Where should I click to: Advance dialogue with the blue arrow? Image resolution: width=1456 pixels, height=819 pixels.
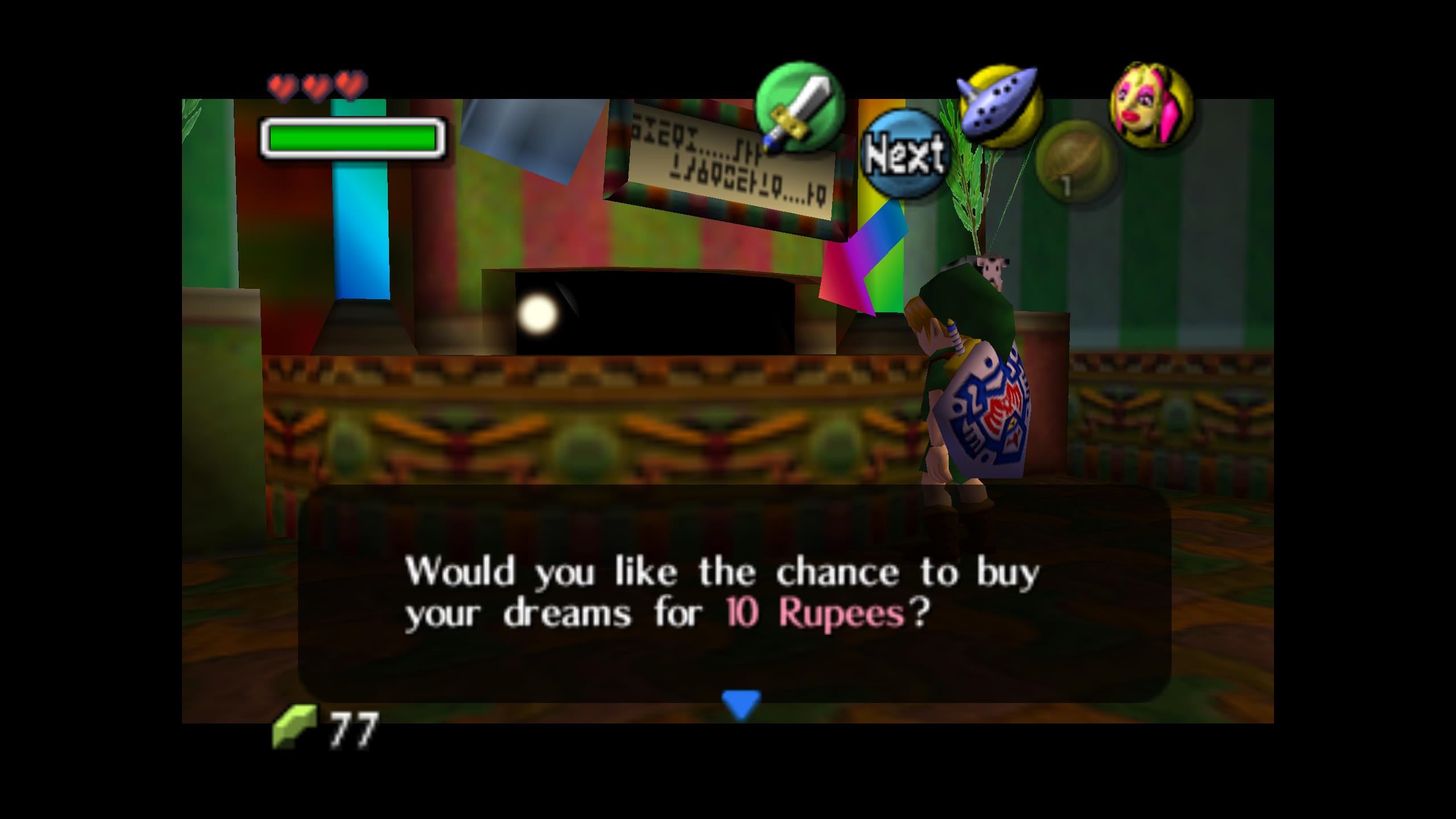[741, 705]
